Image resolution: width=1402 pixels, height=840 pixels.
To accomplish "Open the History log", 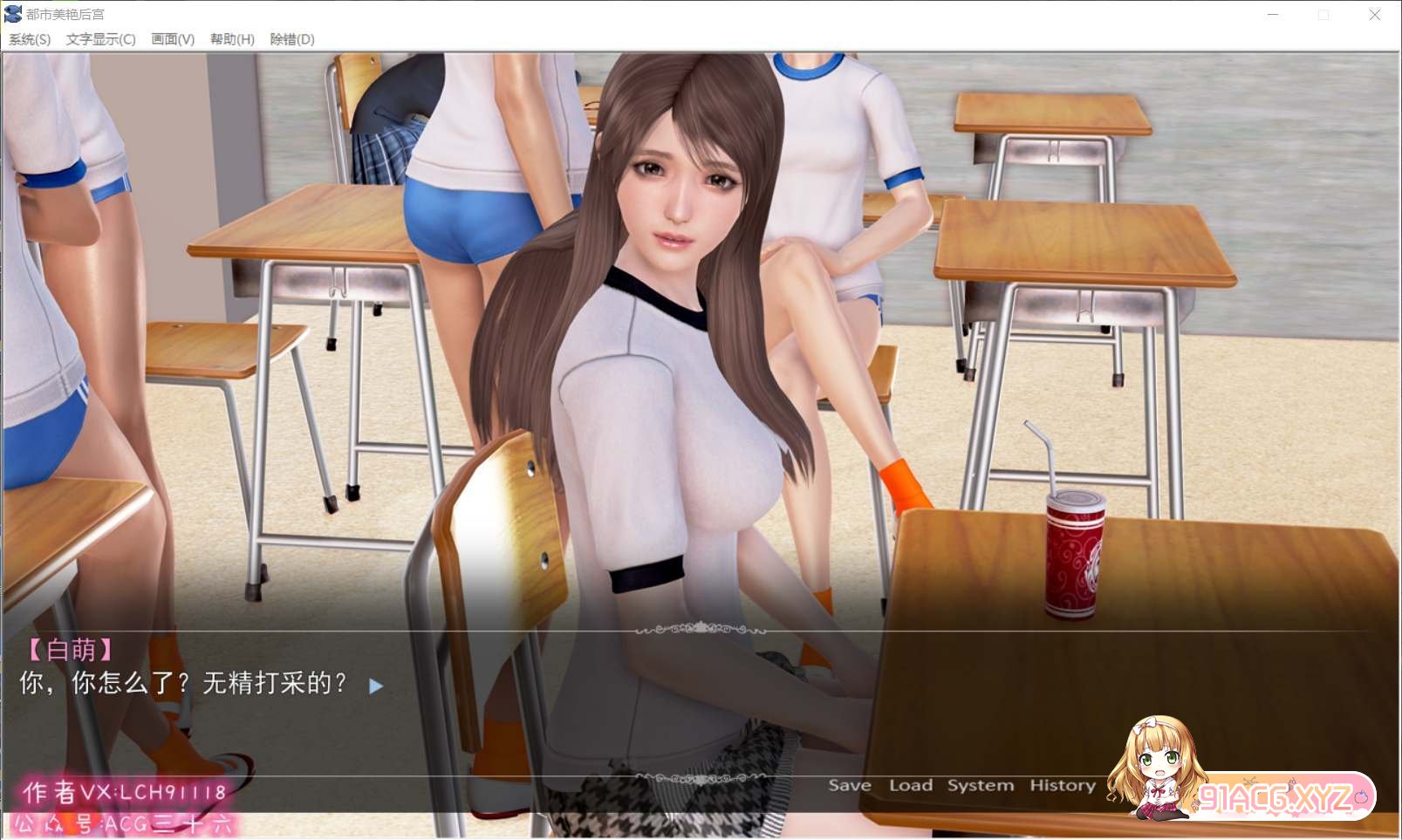I will [x=1063, y=784].
